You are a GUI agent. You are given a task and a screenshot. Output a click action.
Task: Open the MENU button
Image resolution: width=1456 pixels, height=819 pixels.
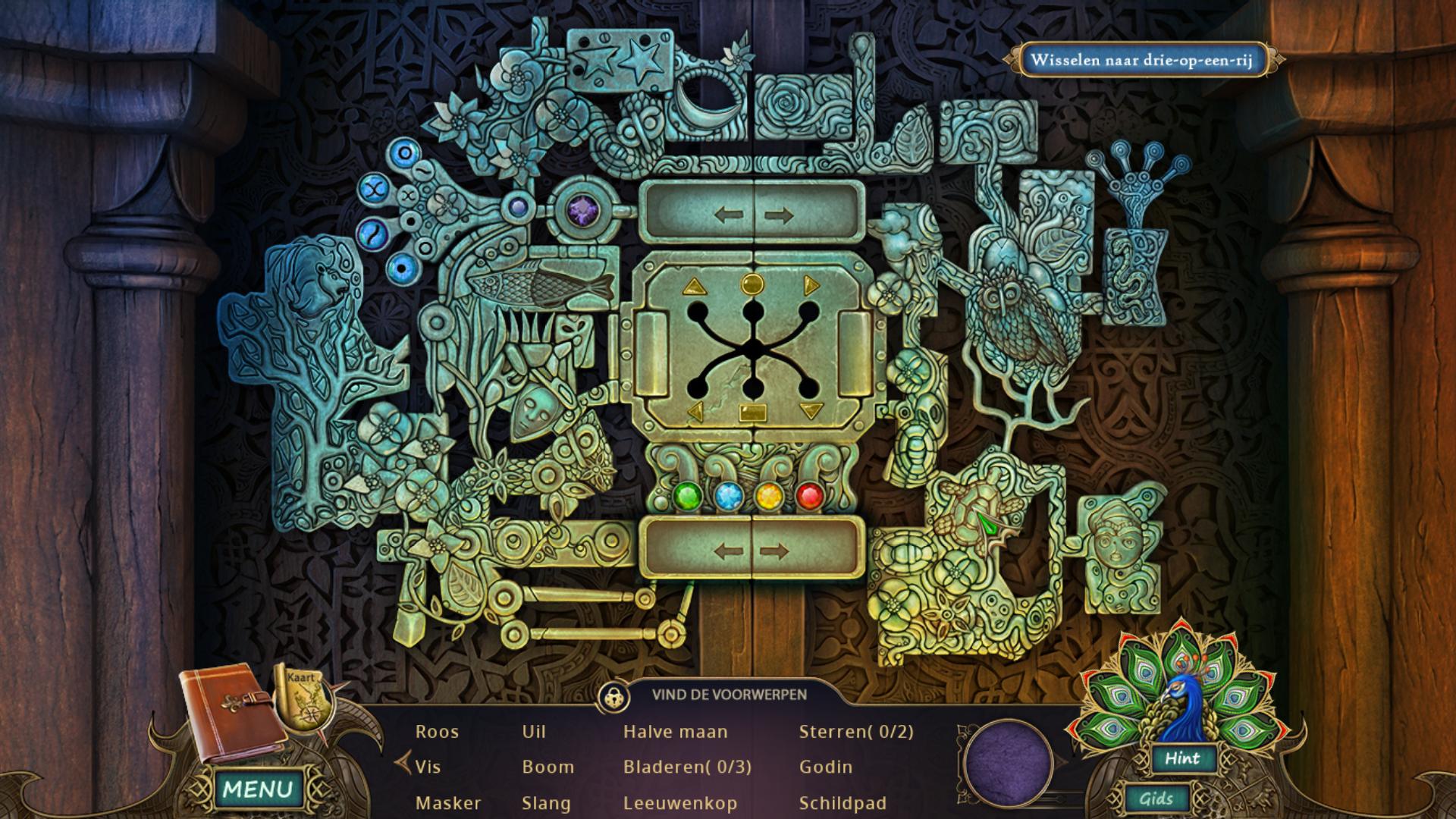coord(257,789)
